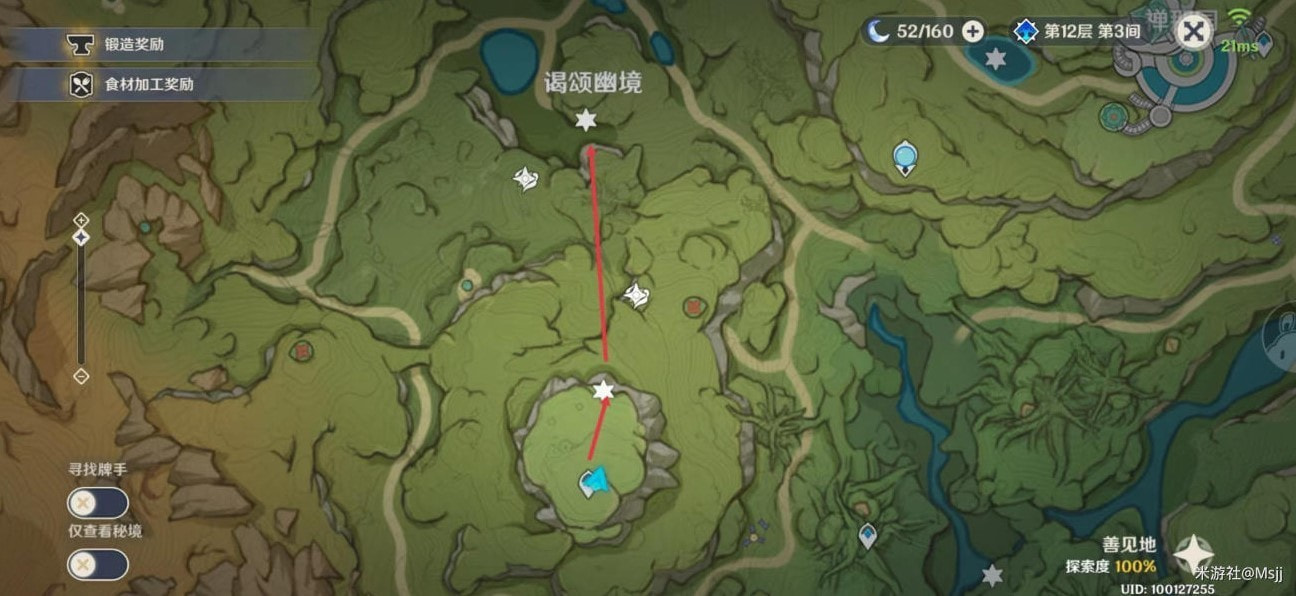The image size is (1296, 596).
Task: Open the region selector star beside 善见地
Action: click(x=1193, y=553)
